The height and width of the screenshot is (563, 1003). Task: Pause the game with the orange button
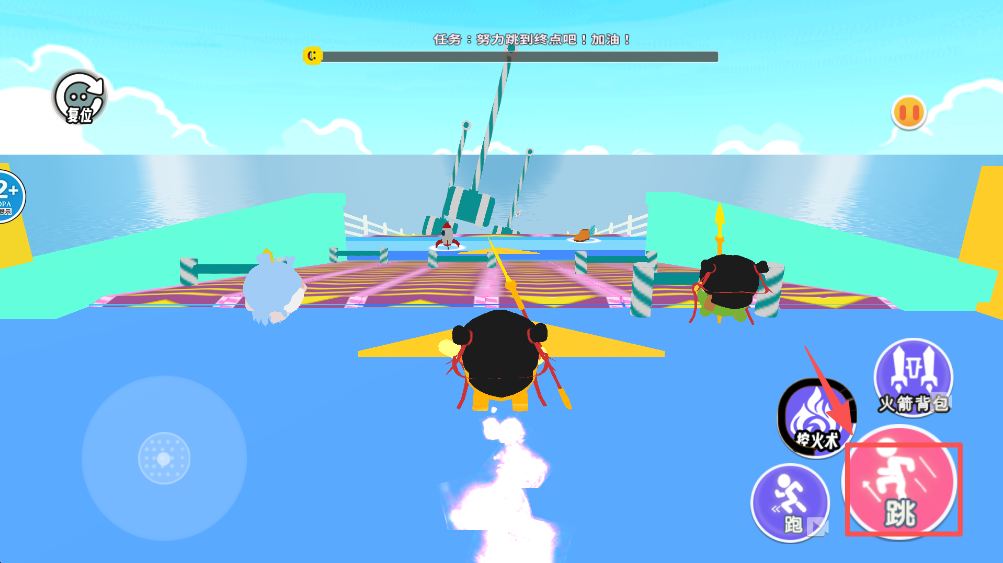[x=909, y=112]
